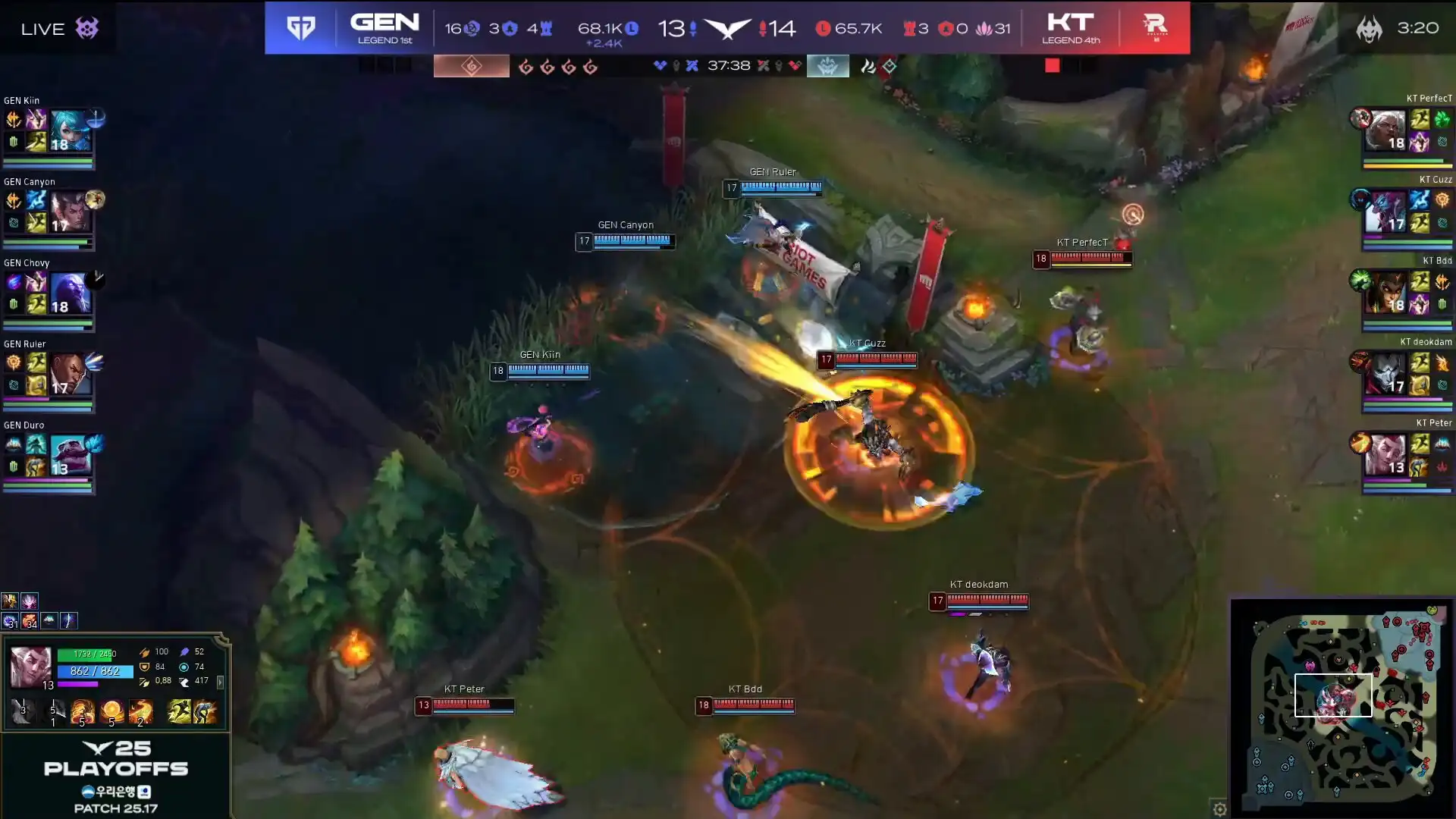Select GEN Ruler's champion portrait
The height and width of the screenshot is (819, 1456).
70,374
